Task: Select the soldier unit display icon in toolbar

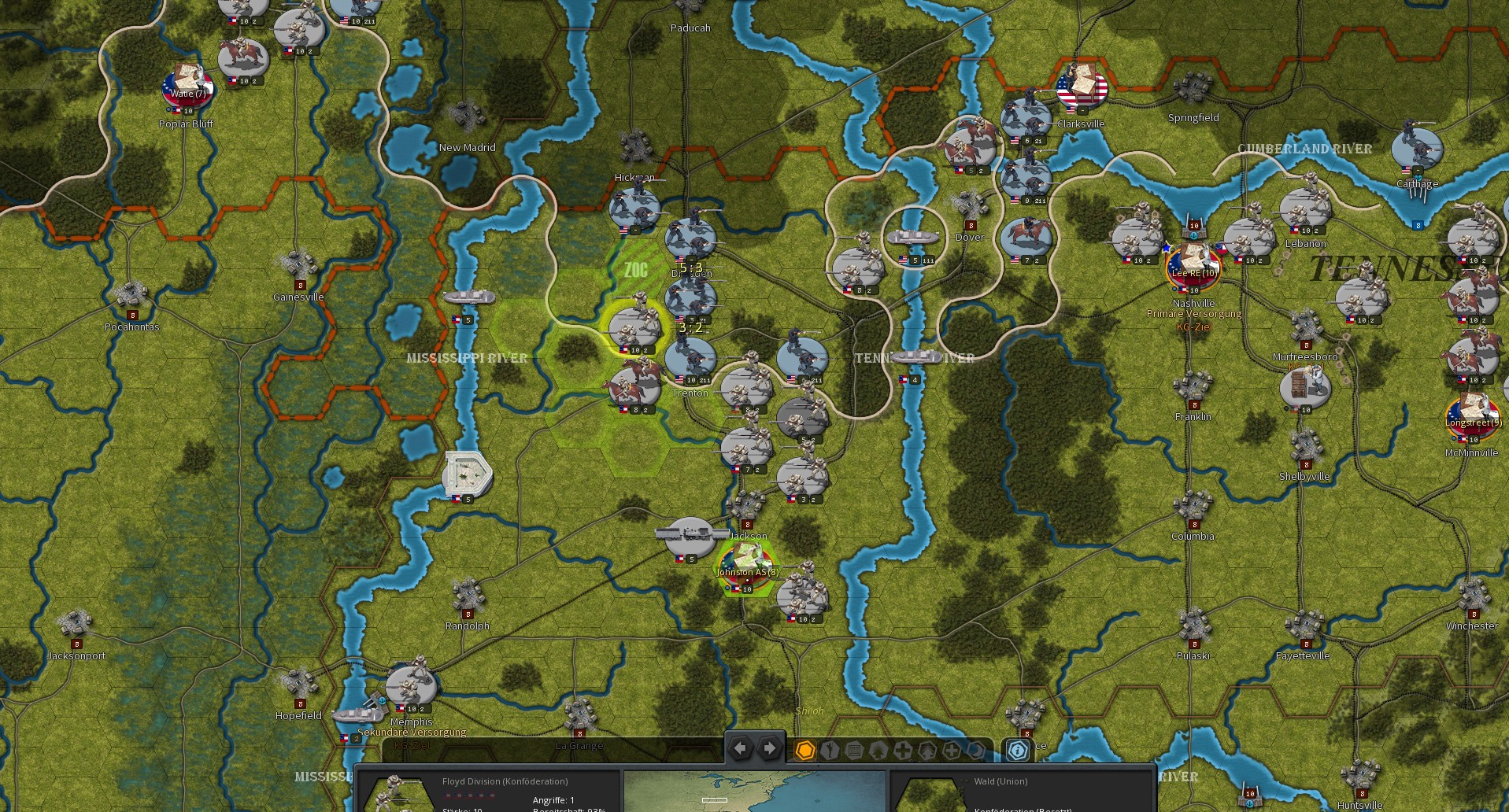Action: [x=830, y=751]
